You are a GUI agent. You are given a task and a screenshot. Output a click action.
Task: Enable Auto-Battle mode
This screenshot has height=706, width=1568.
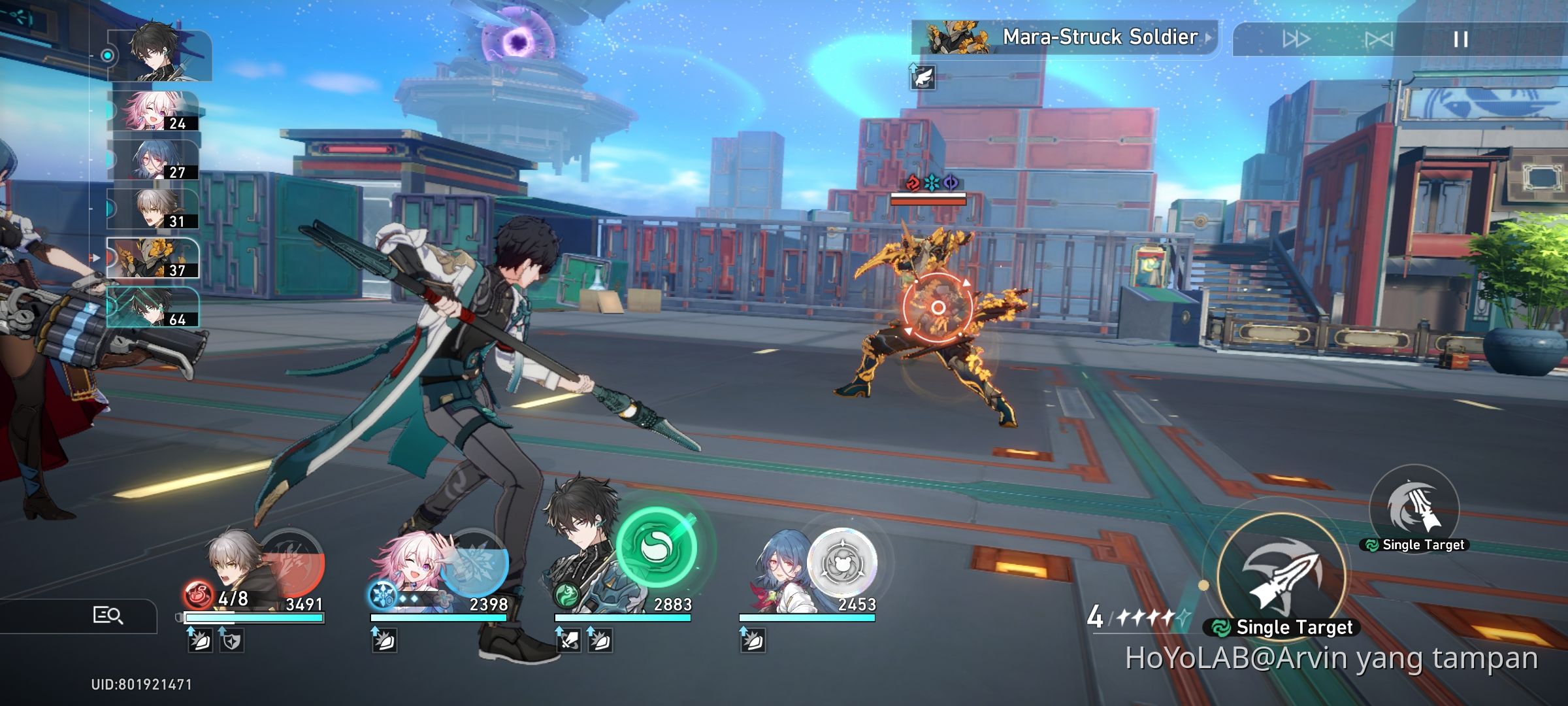tap(1380, 39)
